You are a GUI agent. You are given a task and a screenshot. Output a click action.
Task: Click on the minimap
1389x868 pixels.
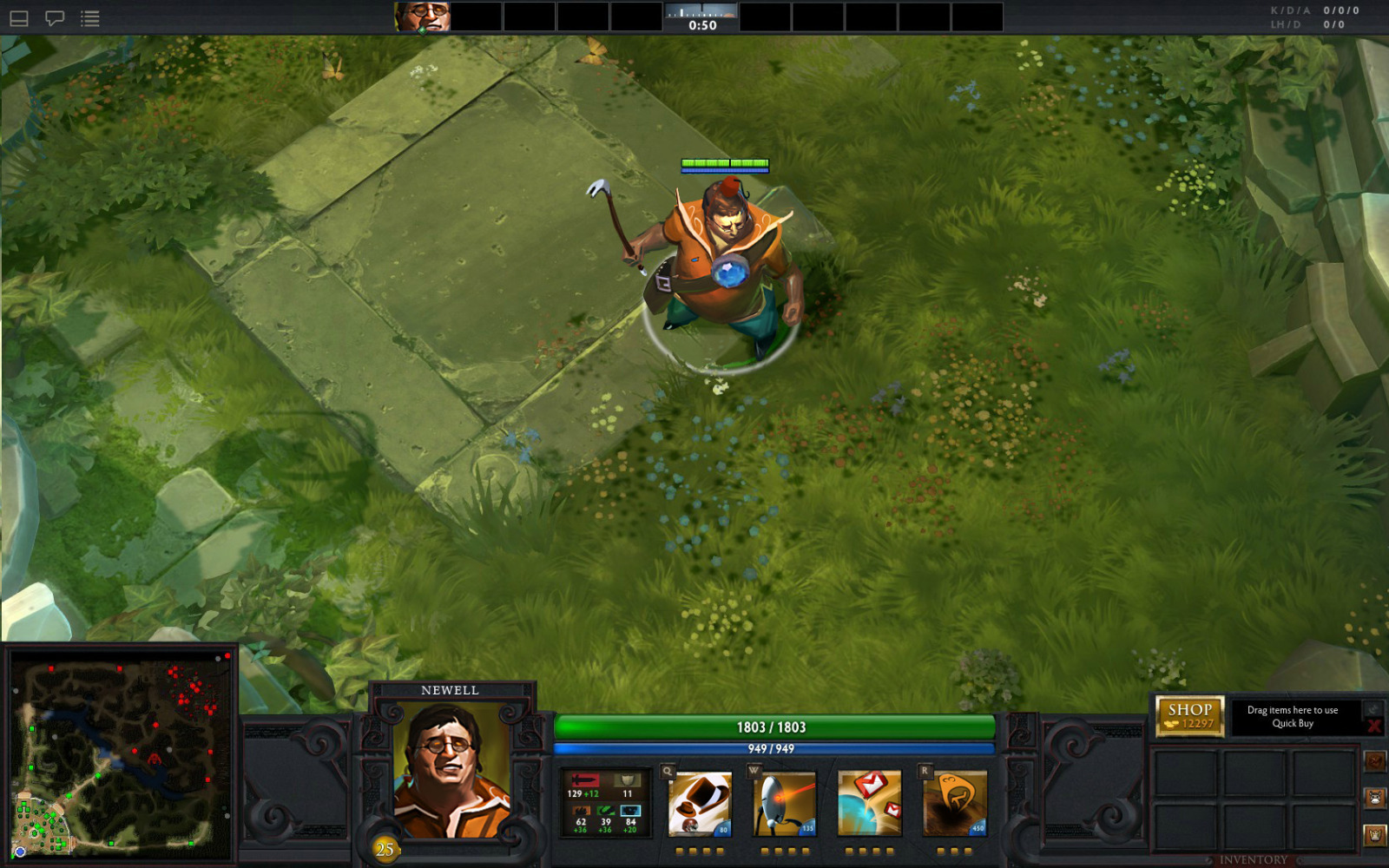tap(121, 753)
